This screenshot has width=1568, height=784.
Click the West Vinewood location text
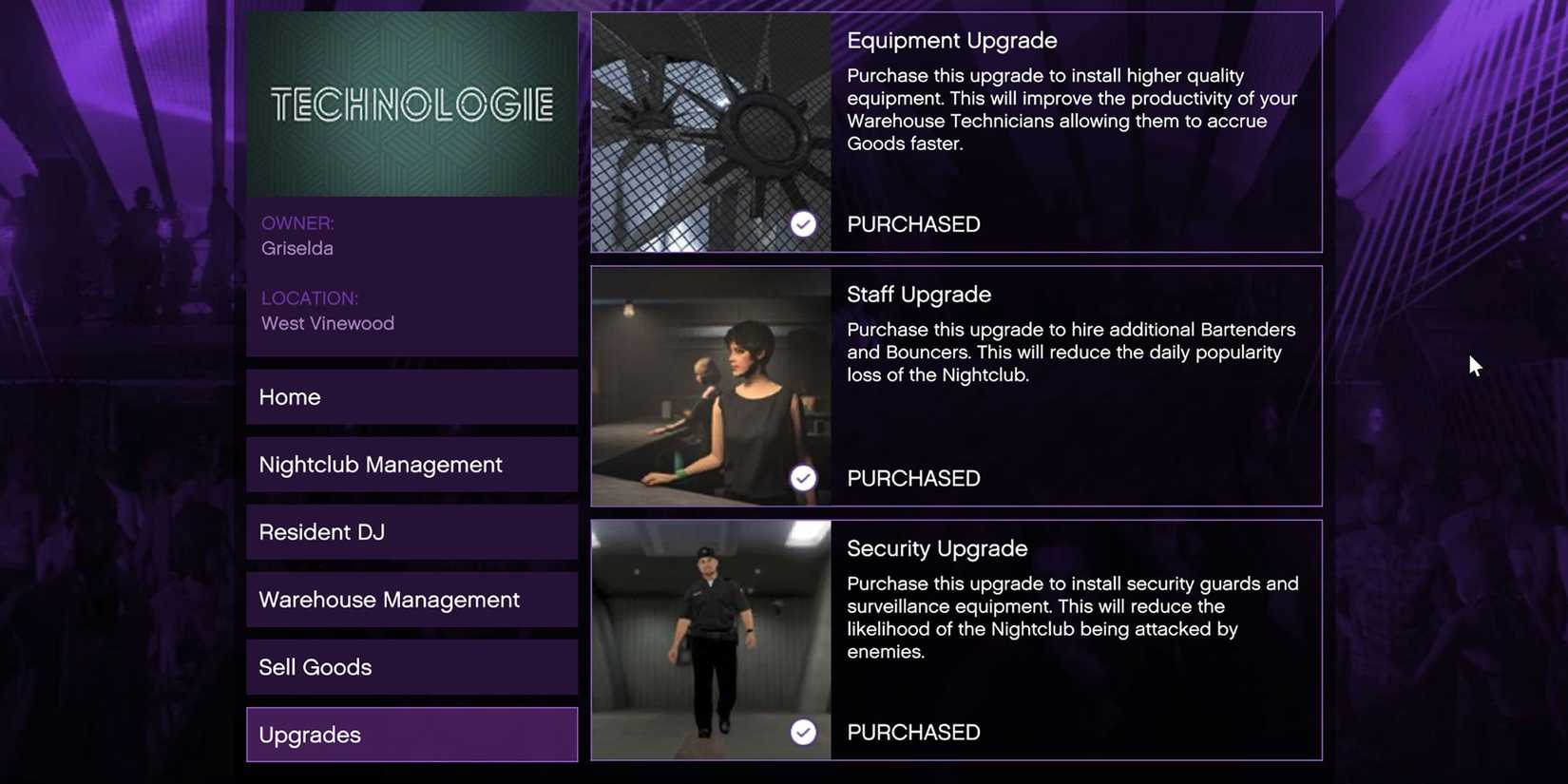(328, 322)
